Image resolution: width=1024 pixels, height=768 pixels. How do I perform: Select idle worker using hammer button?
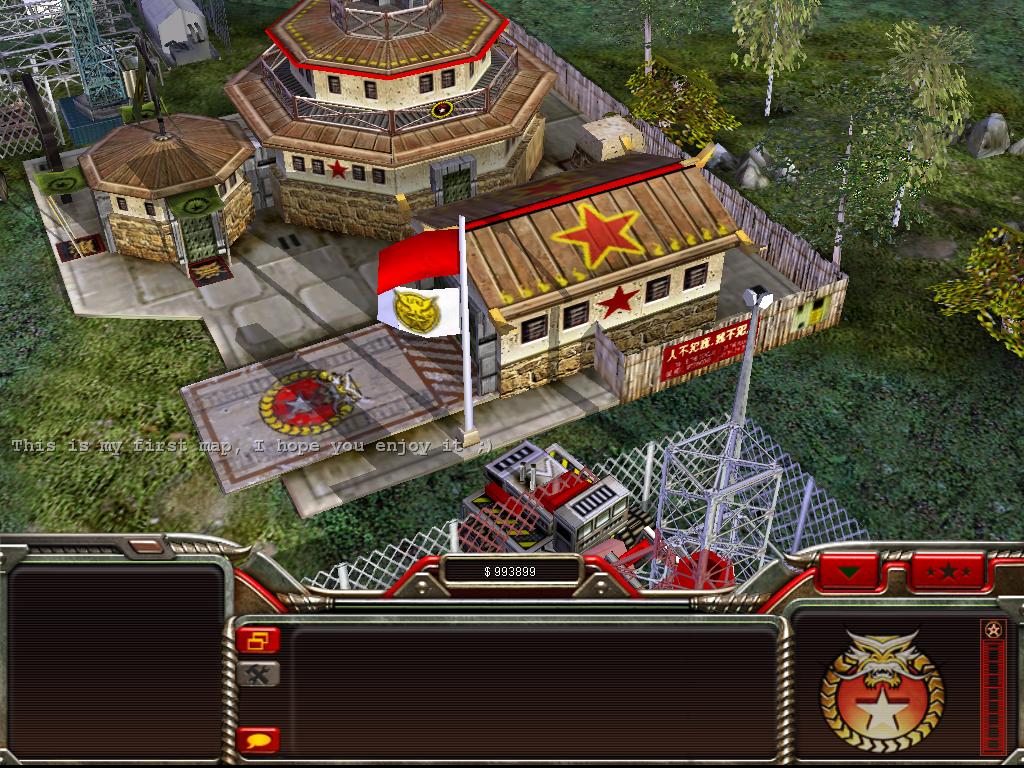coord(258,674)
